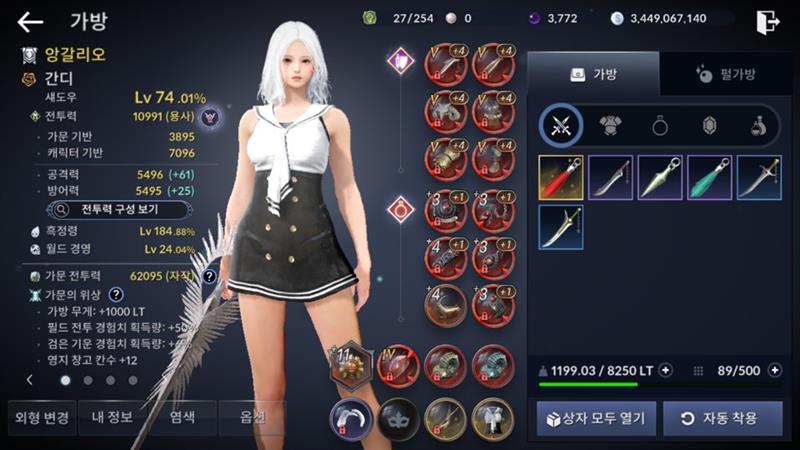Filter inventory by potion flask category
This screenshot has height=450, width=800.
tap(758, 126)
